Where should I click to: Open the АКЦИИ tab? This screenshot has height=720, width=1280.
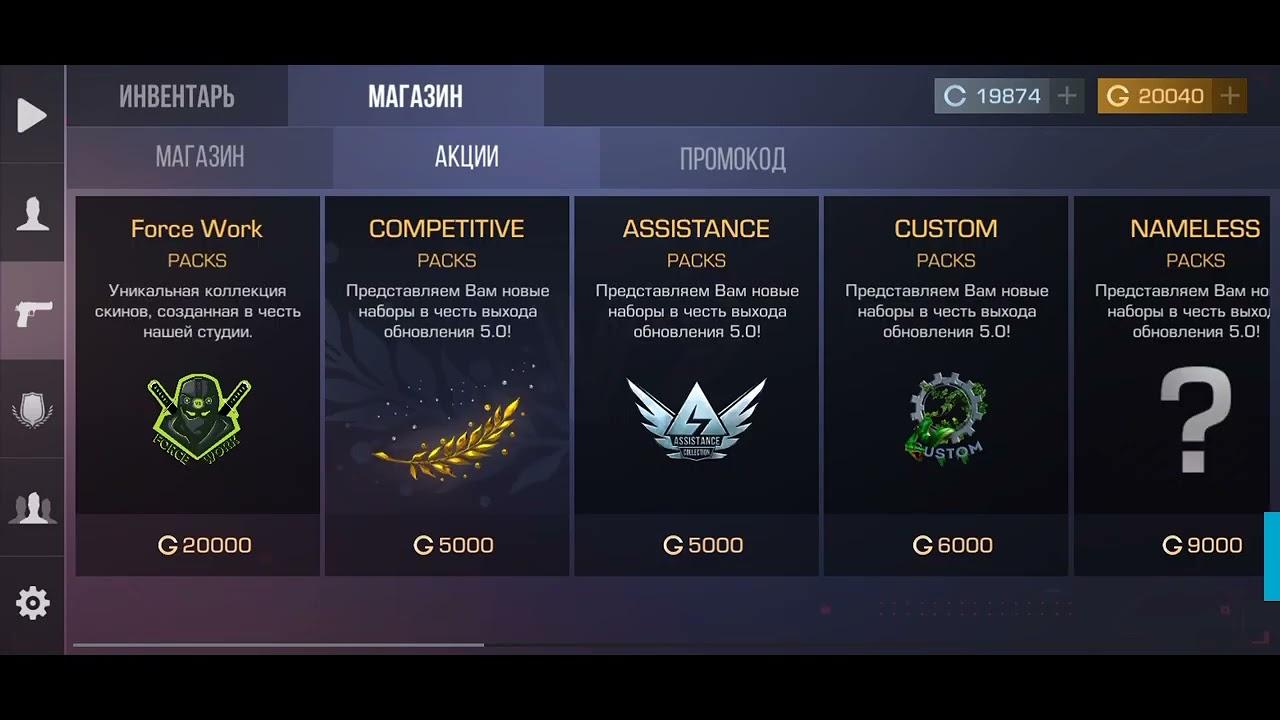(464, 157)
